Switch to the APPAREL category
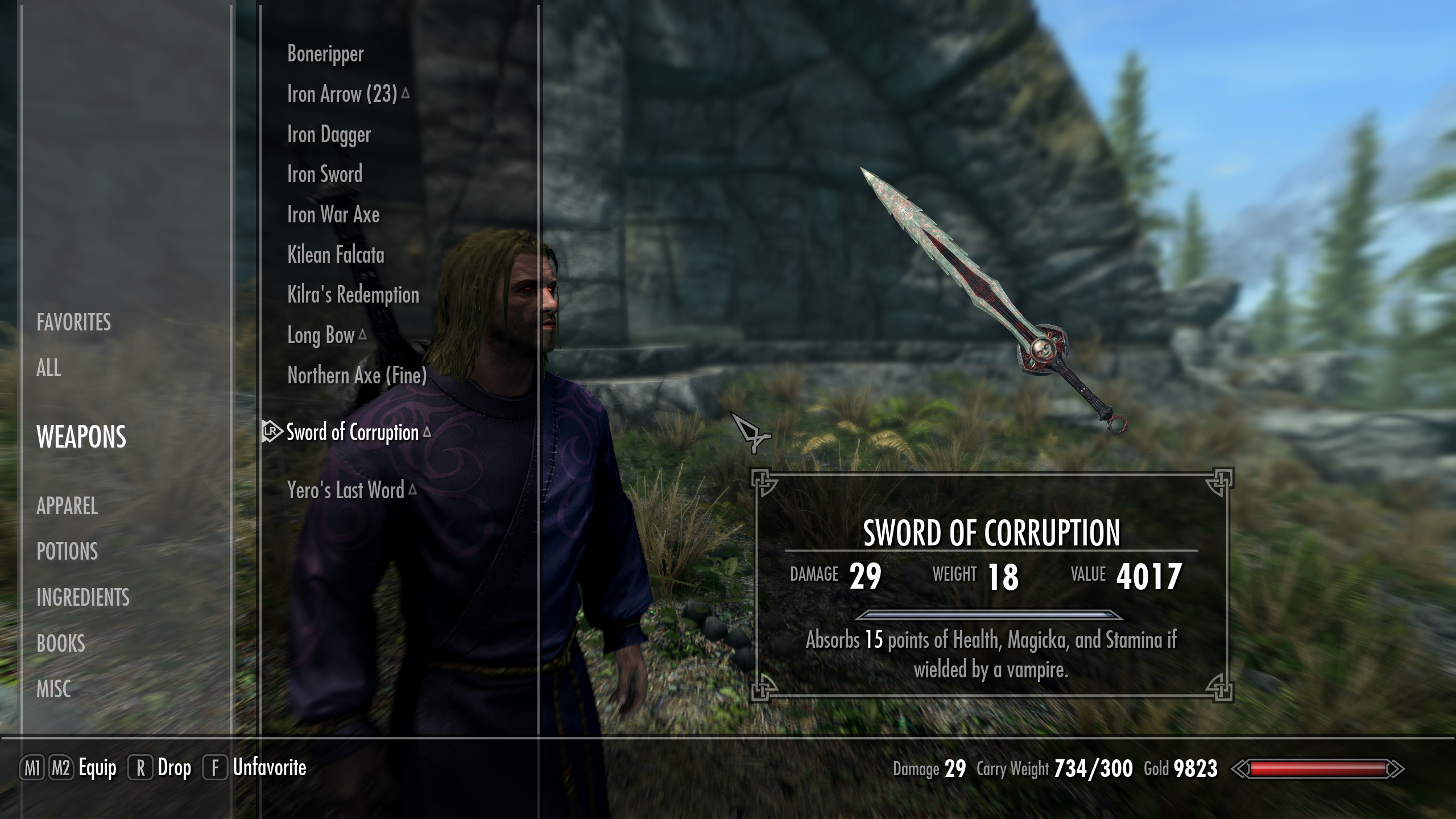 coord(67,507)
